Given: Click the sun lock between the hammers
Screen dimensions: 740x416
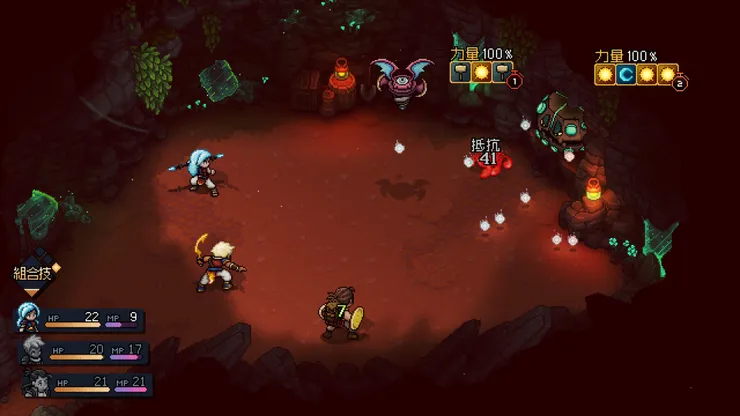Looking at the screenshot, I should pos(480,72).
